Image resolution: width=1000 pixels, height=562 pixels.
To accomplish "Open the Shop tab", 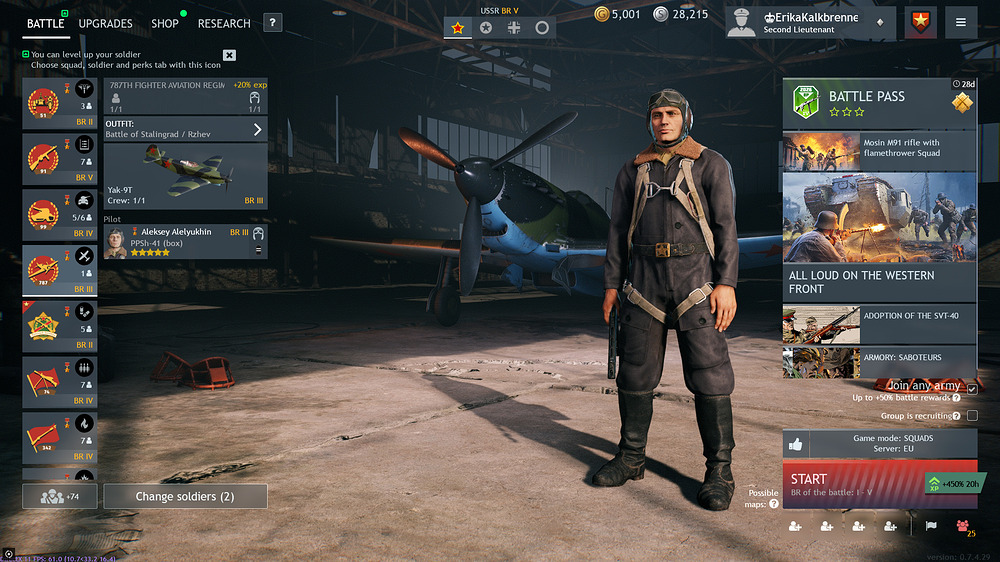I will [165, 23].
